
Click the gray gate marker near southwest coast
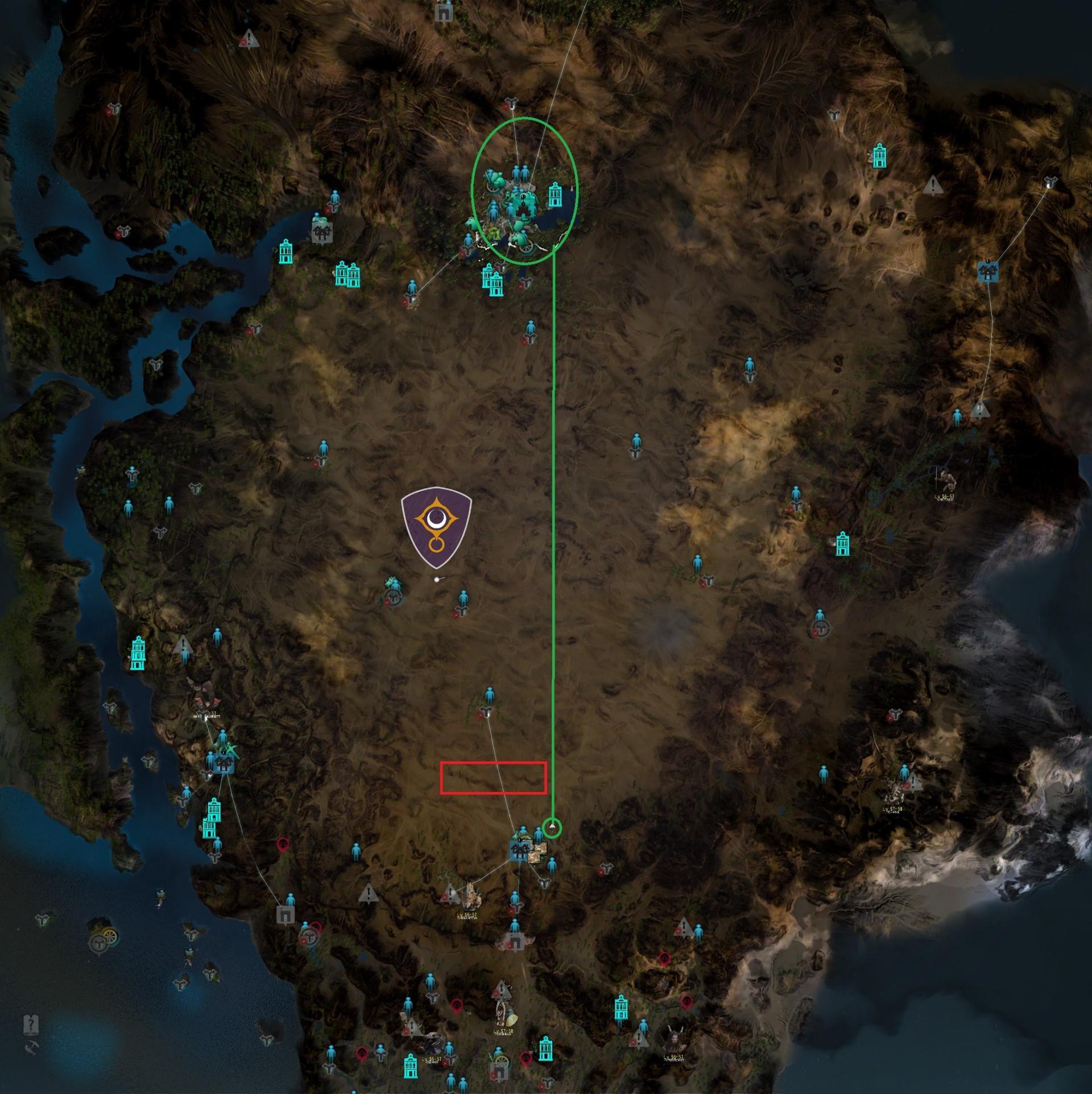[283, 915]
